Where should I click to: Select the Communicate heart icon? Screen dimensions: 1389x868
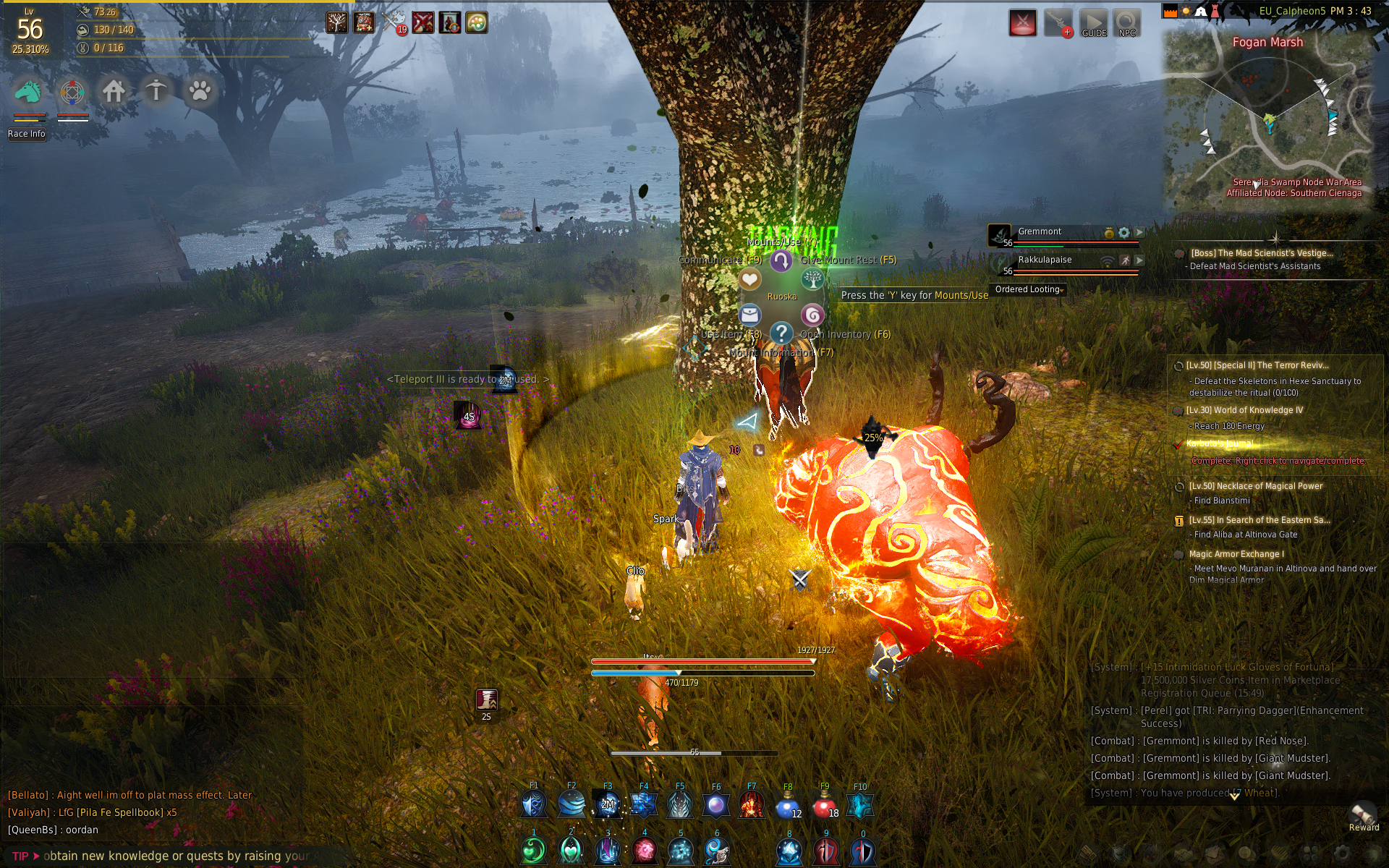749,279
